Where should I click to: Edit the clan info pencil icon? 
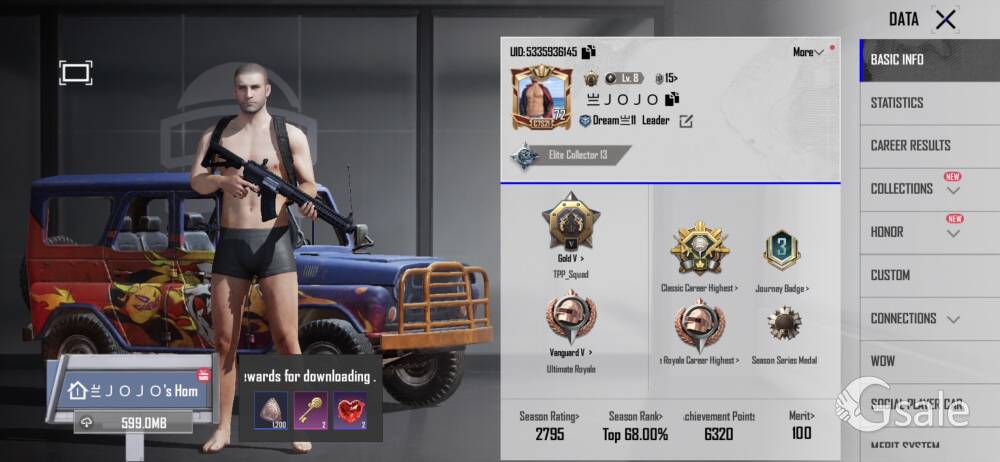(x=686, y=121)
